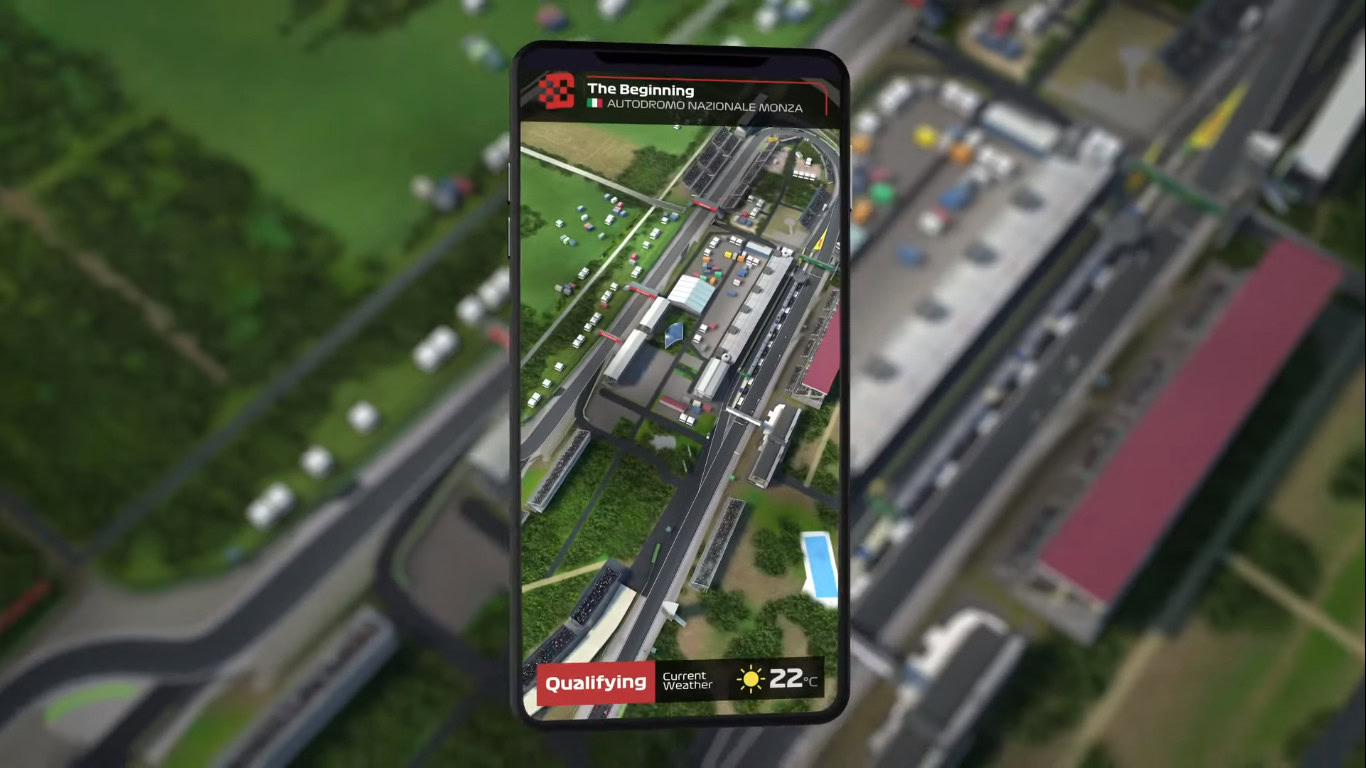The width and height of the screenshot is (1366, 768).
Task: Click the checkered flag emblem
Action: click(555, 92)
